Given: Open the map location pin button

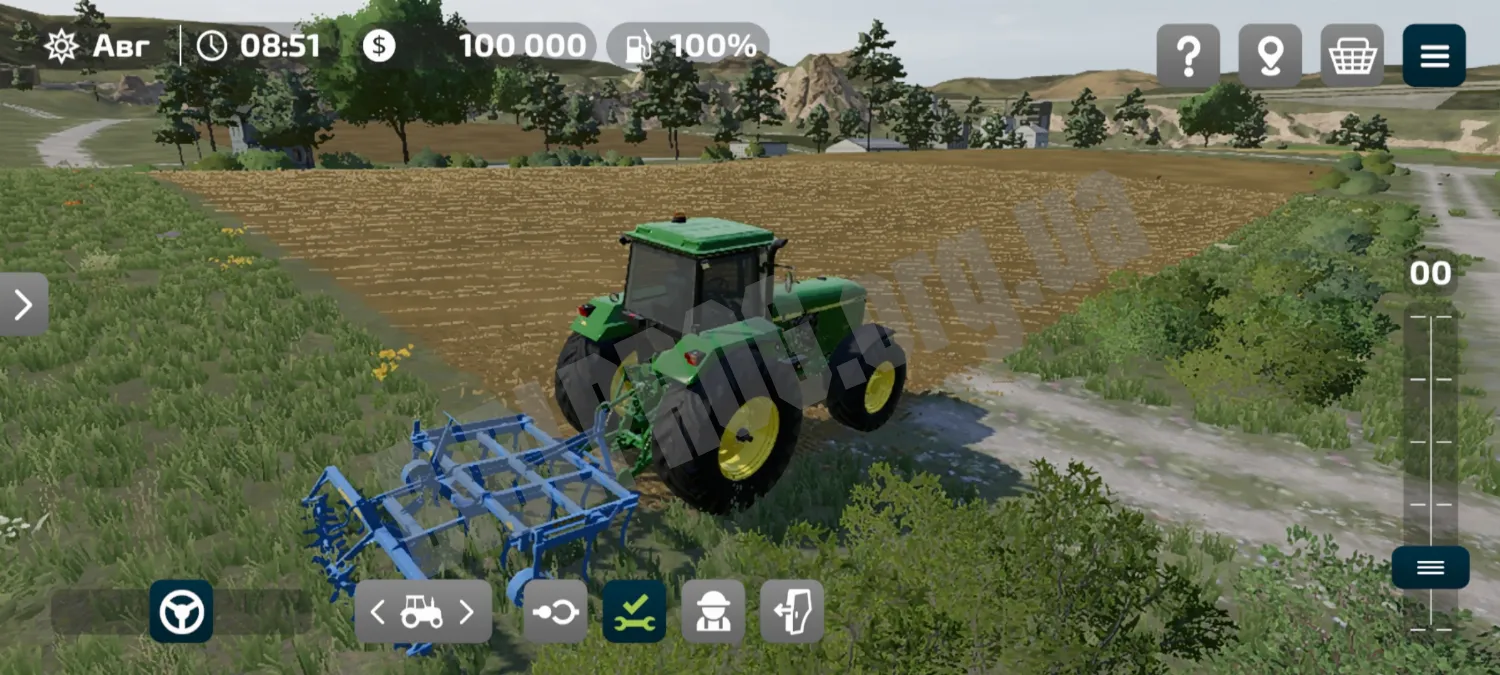Looking at the screenshot, I should pyautogui.click(x=1270, y=56).
